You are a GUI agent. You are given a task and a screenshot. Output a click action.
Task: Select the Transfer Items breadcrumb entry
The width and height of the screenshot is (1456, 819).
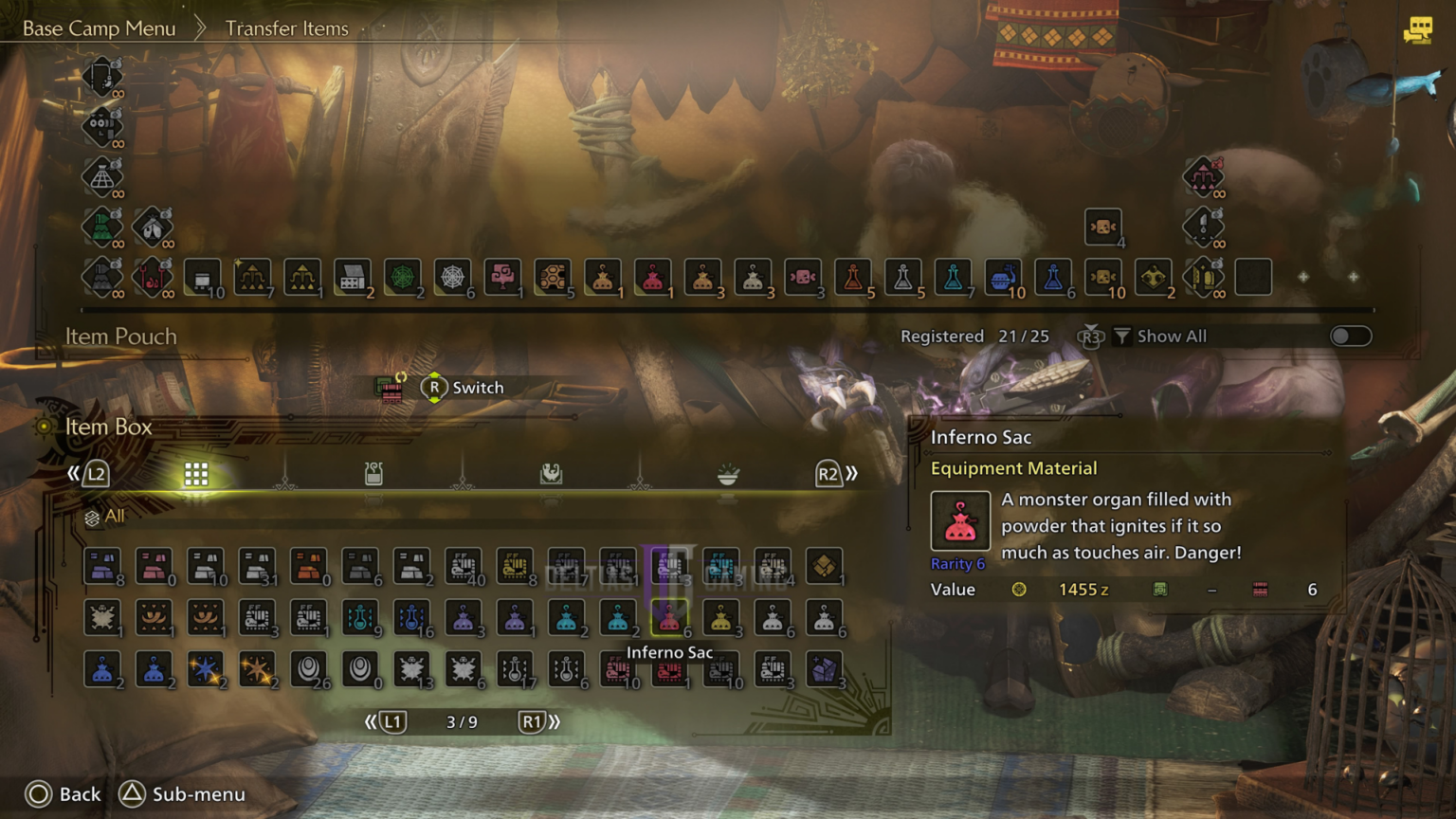286,27
